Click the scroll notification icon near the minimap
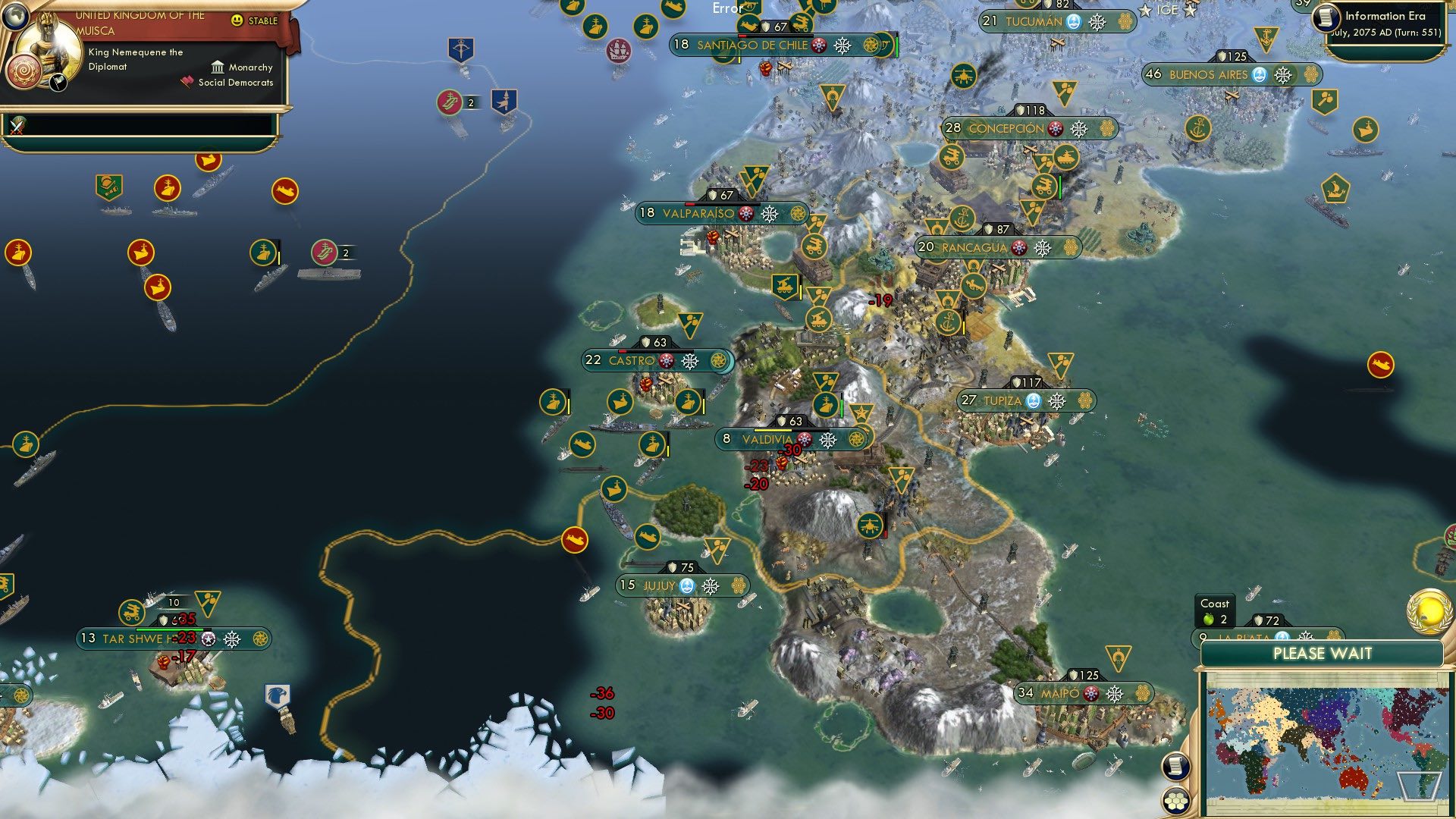 point(1175,765)
